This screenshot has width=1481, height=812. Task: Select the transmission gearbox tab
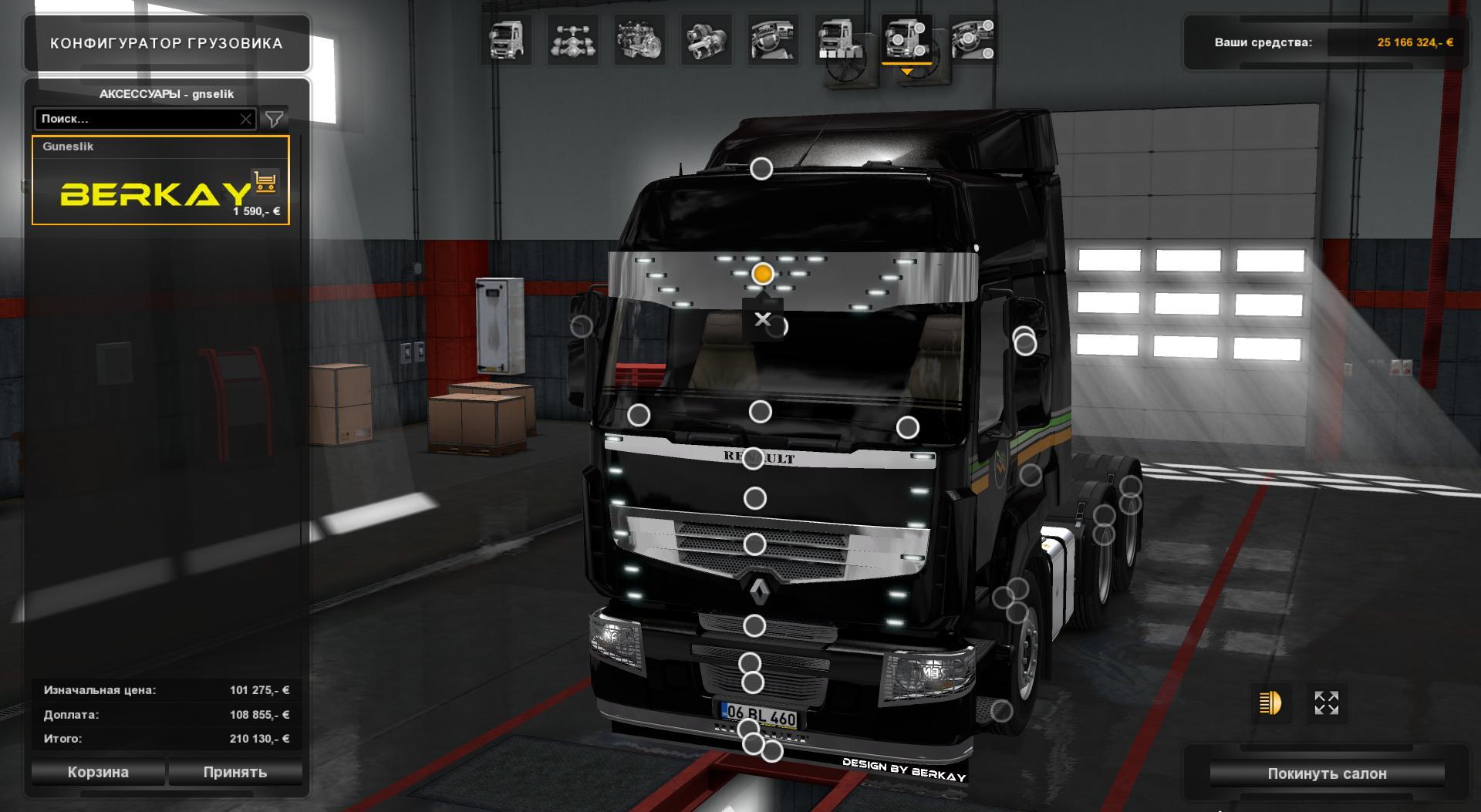pyautogui.click(x=707, y=40)
